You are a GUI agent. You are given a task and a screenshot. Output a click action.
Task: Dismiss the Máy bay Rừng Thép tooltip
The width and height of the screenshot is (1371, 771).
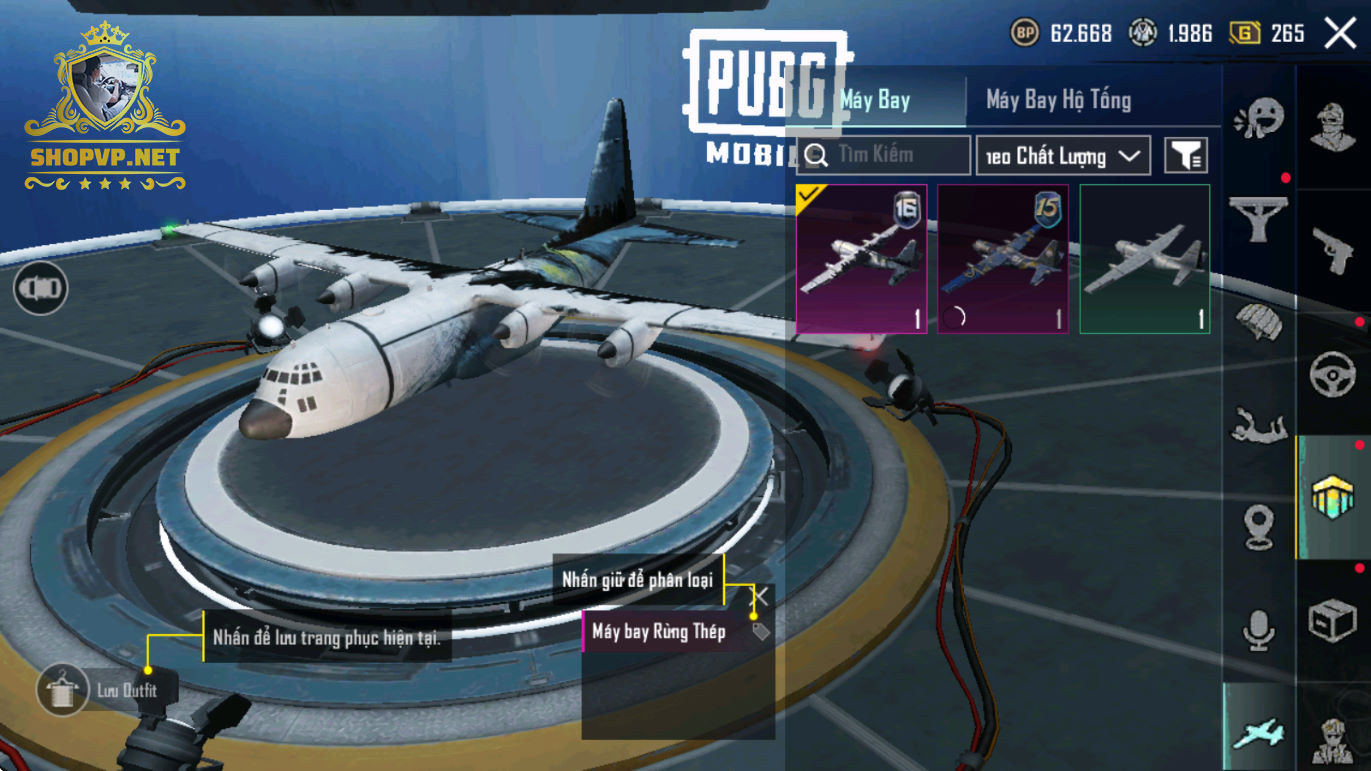[761, 597]
